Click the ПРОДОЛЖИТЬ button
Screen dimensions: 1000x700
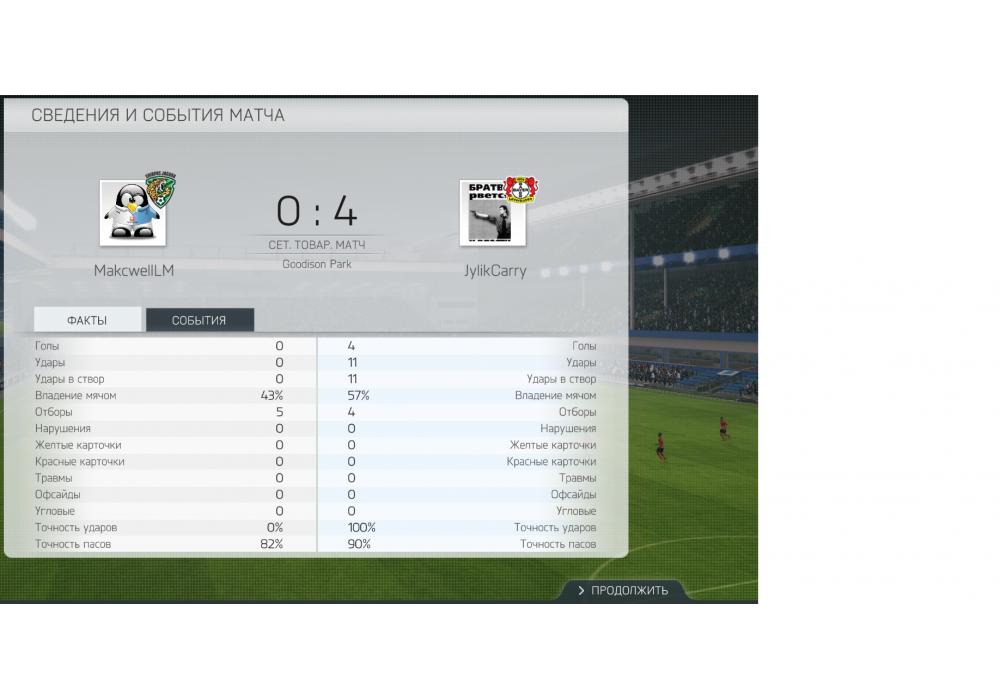[x=622, y=590]
